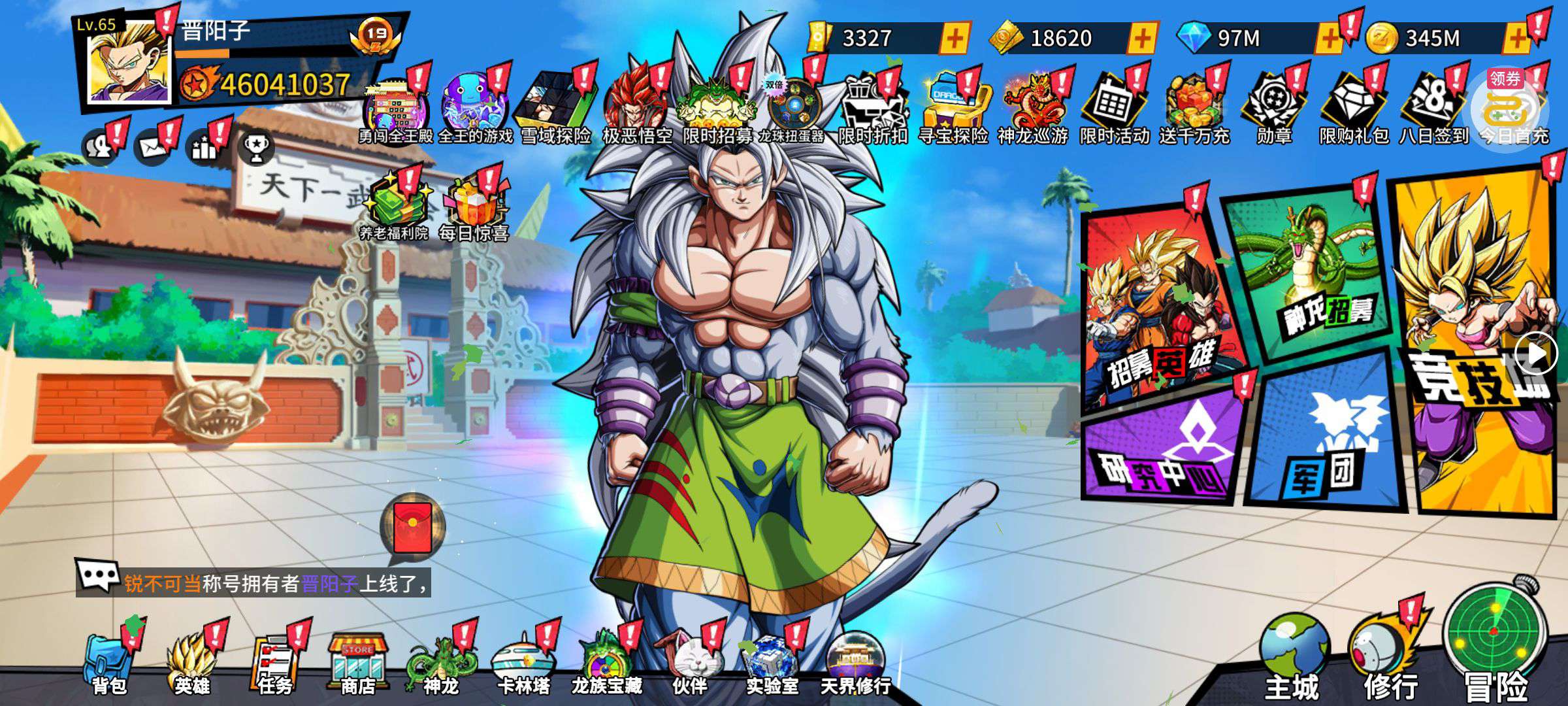Add more blue diamonds with plus button
This screenshot has width=1568, height=706.
tap(1329, 39)
